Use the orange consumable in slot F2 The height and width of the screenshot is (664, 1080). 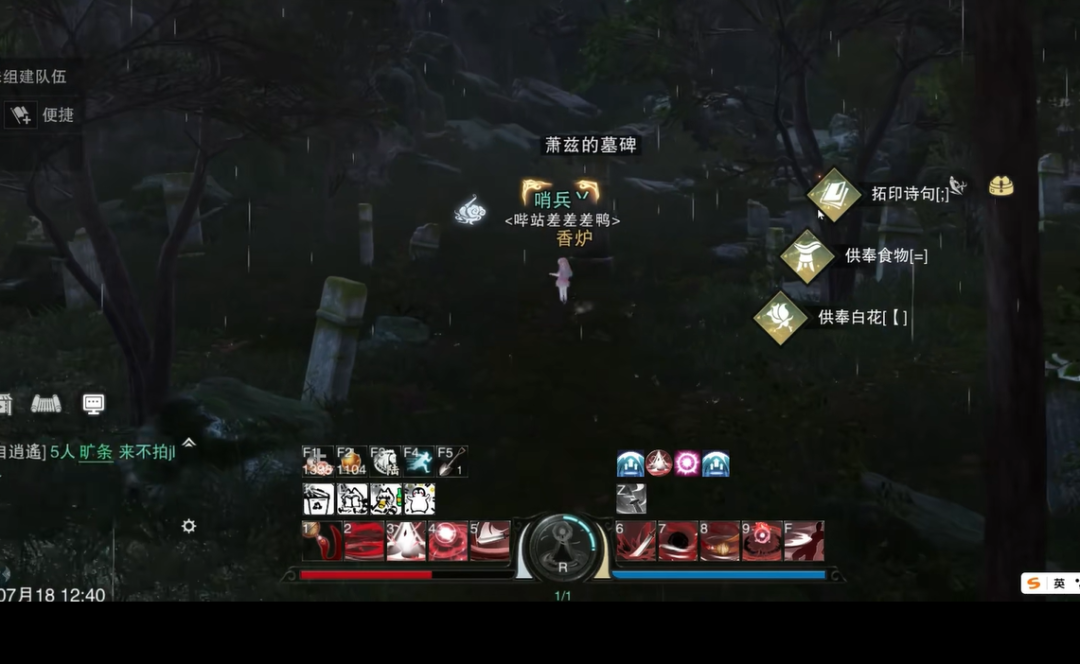click(x=351, y=461)
